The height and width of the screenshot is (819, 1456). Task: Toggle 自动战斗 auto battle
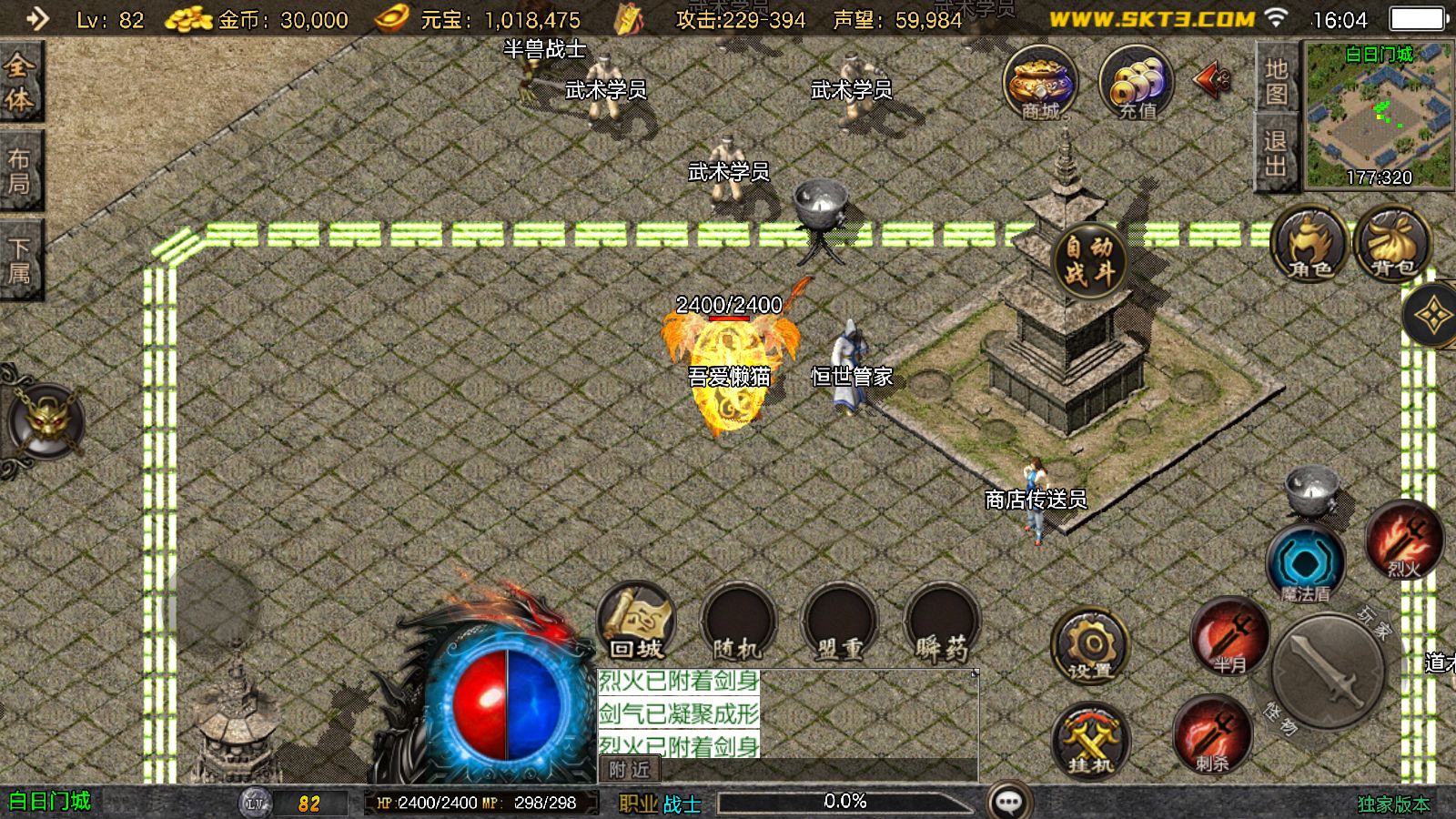(1089, 258)
